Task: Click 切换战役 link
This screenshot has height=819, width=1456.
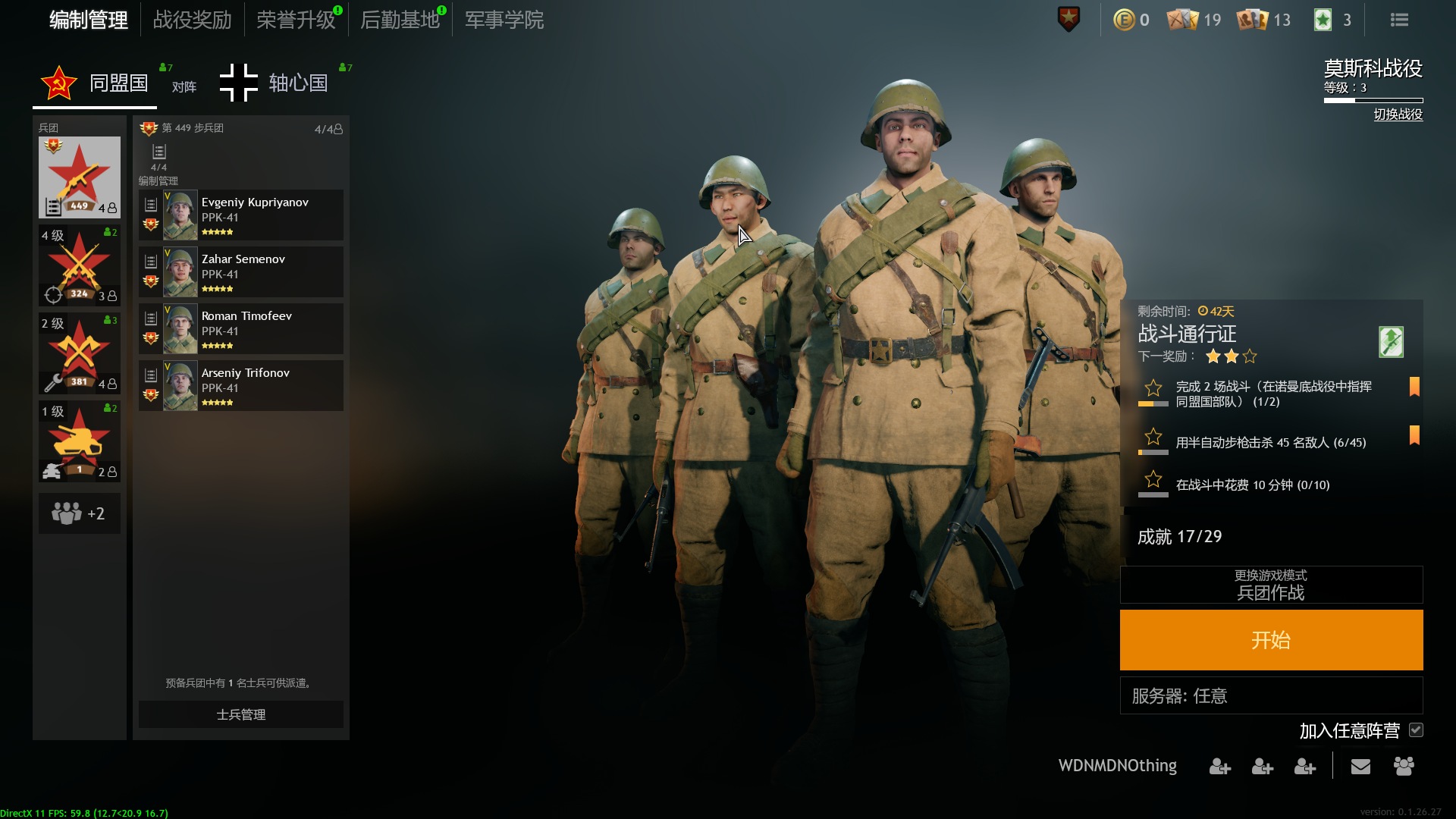Action: tap(1398, 115)
